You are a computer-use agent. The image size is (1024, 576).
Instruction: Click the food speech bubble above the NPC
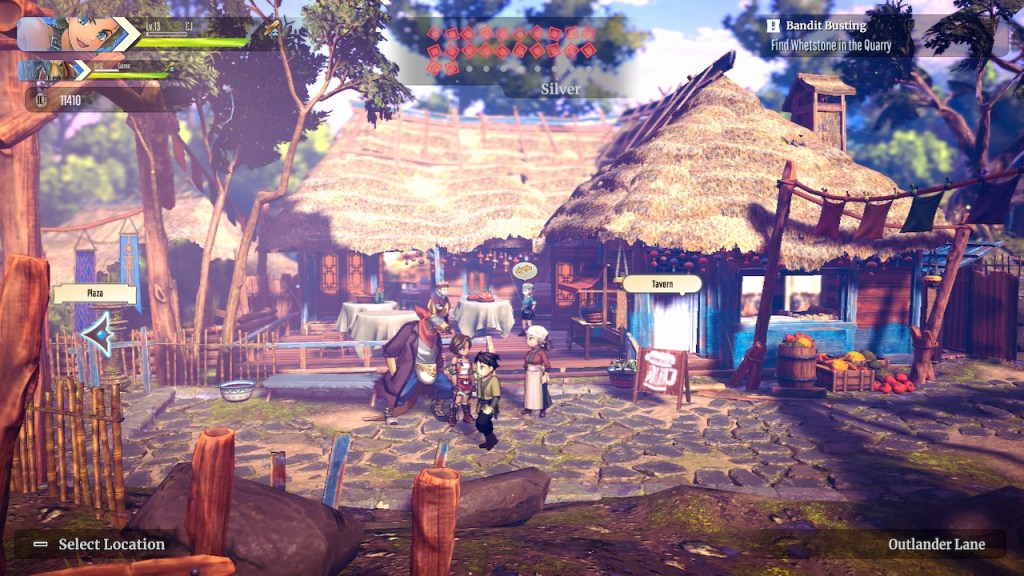click(x=524, y=270)
